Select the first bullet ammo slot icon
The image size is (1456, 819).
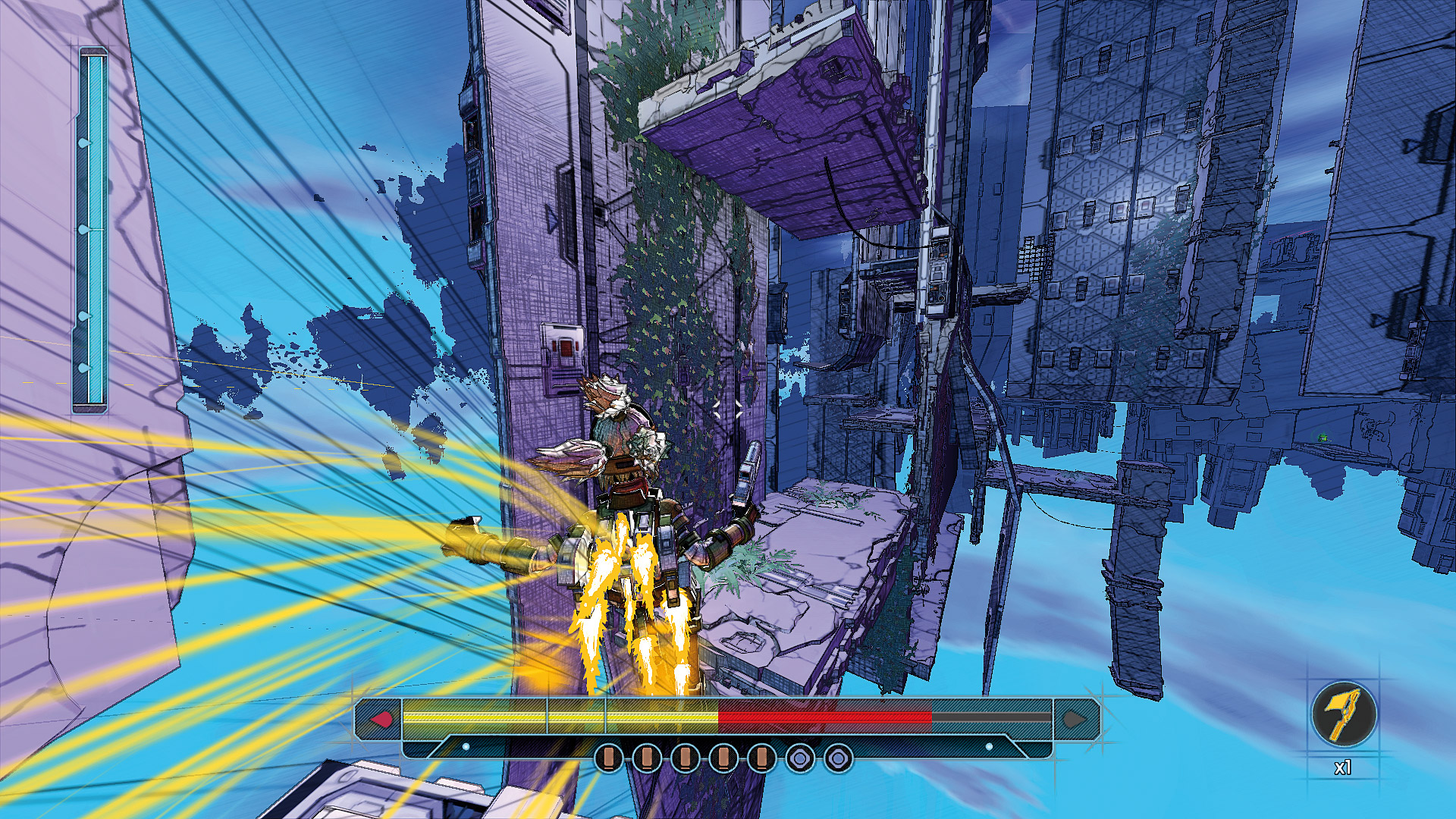tap(607, 757)
